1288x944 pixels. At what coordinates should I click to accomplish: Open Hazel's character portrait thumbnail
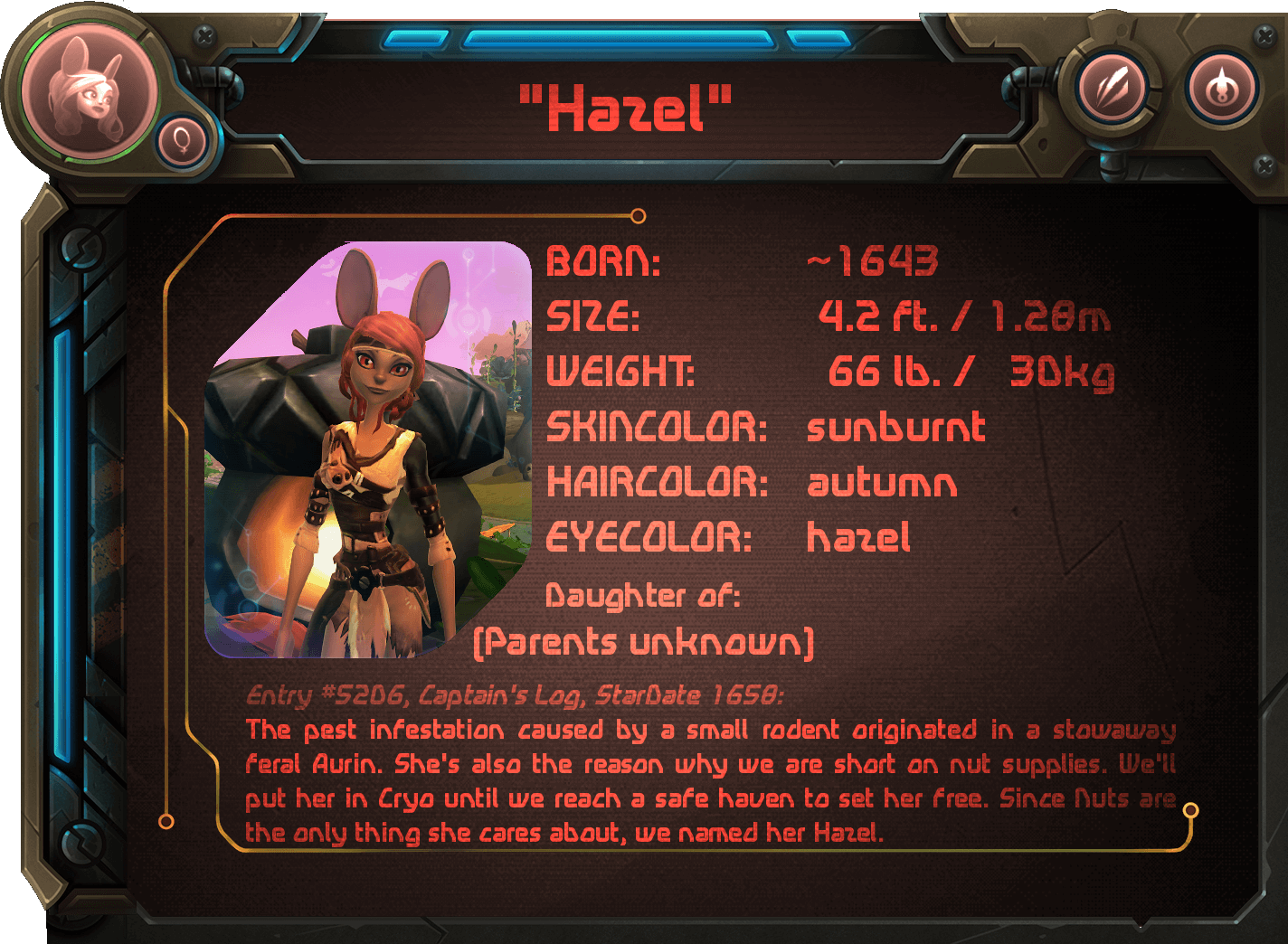(x=368, y=449)
